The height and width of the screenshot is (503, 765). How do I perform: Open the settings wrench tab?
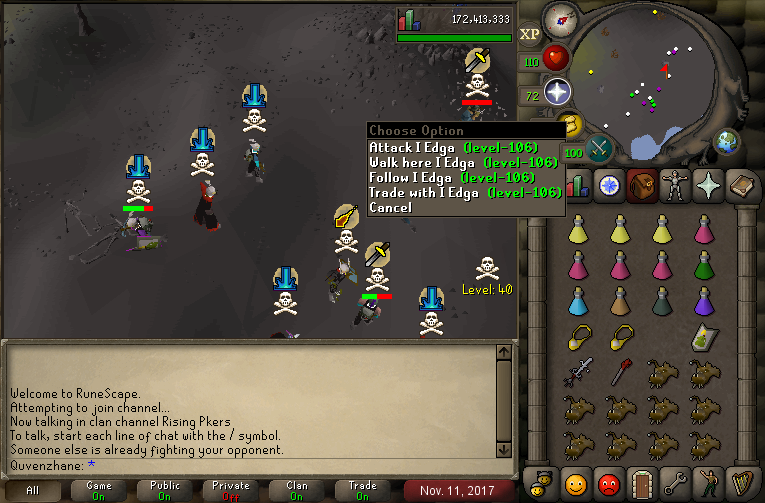(x=676, y=485)
